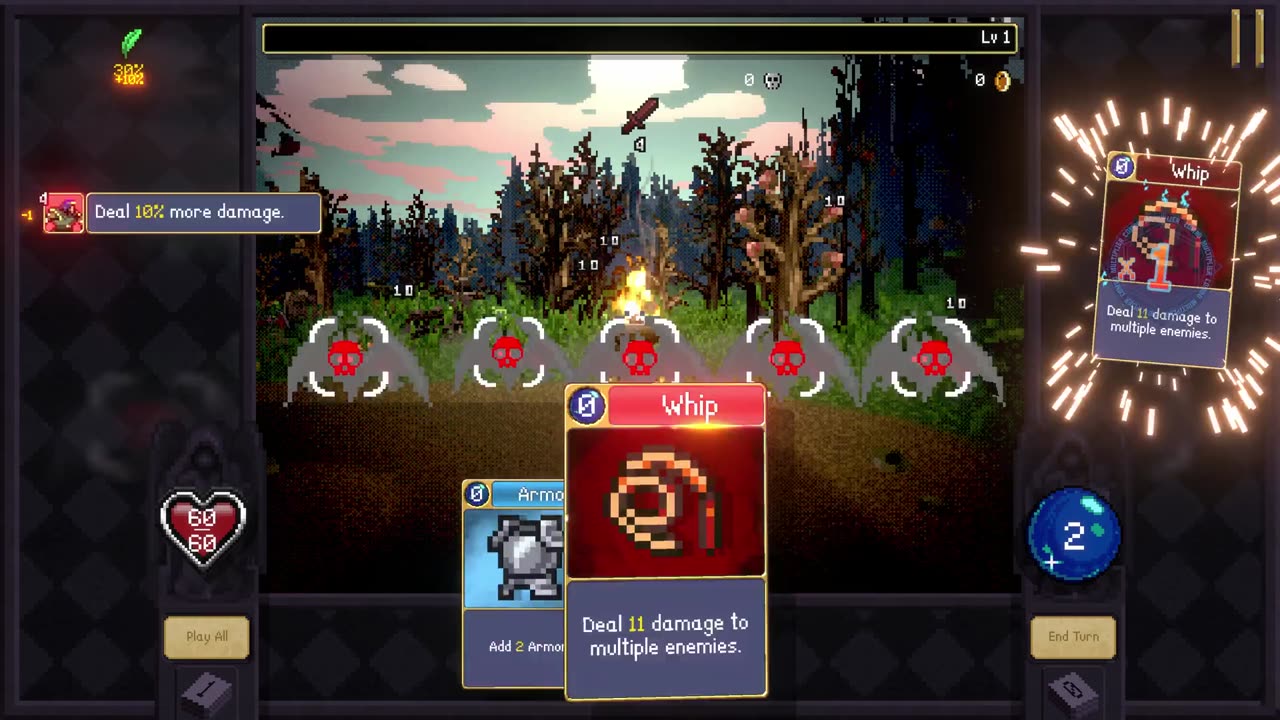The height and width of the screenshot is (720, 1280).
Task: Select the damage boost buff icon
Action: (x=63, y=213)
